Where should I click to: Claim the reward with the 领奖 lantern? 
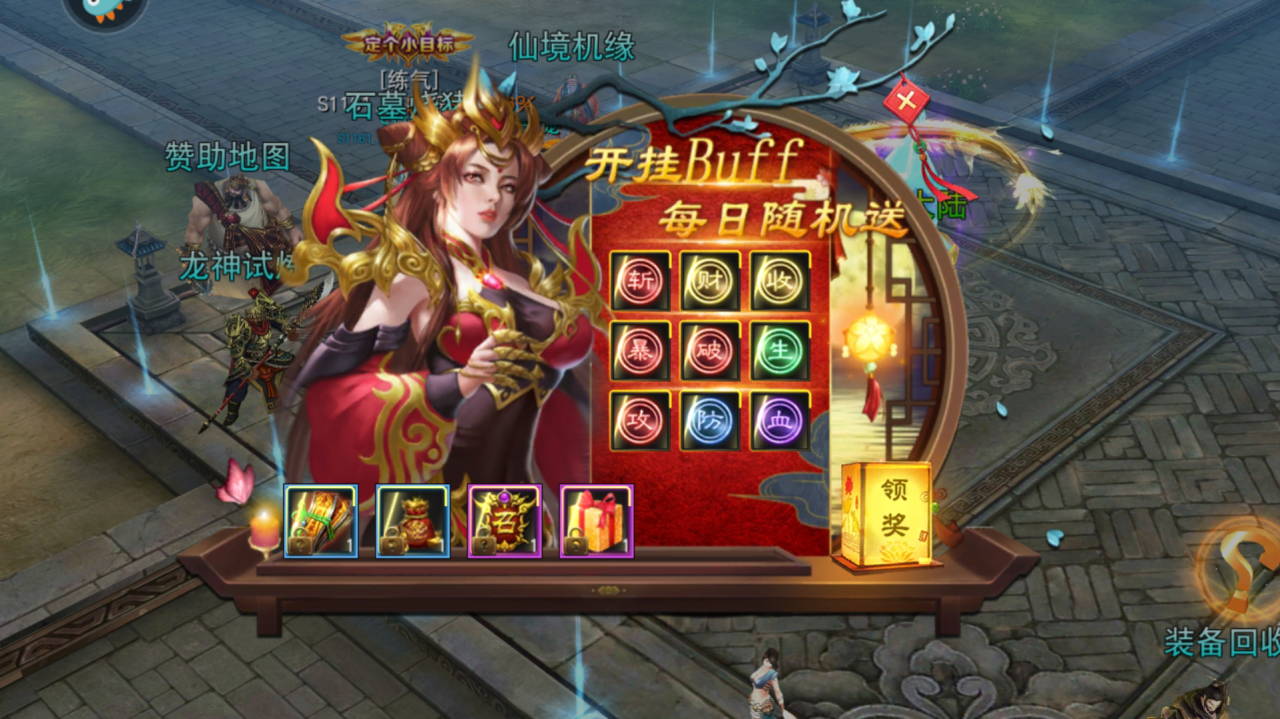[886, 512]
